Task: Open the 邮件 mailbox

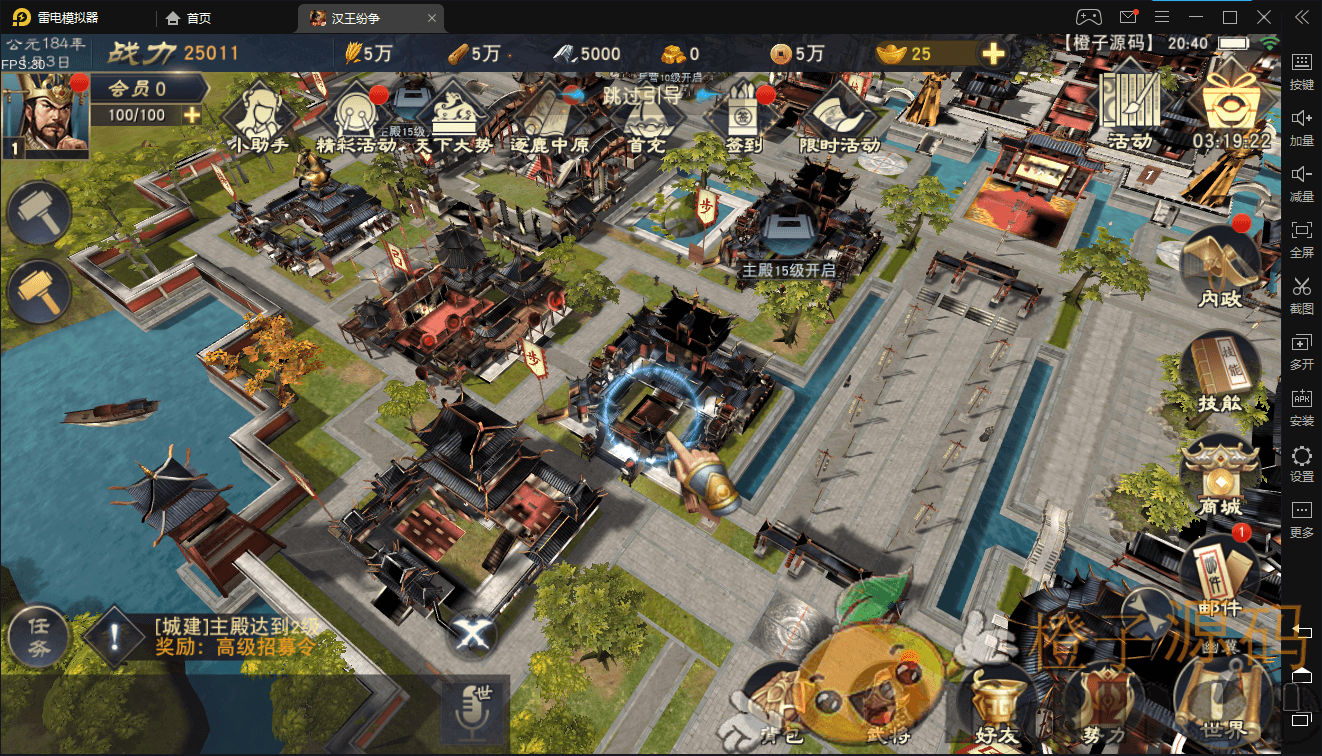Action: click(x=1218, y=577)
